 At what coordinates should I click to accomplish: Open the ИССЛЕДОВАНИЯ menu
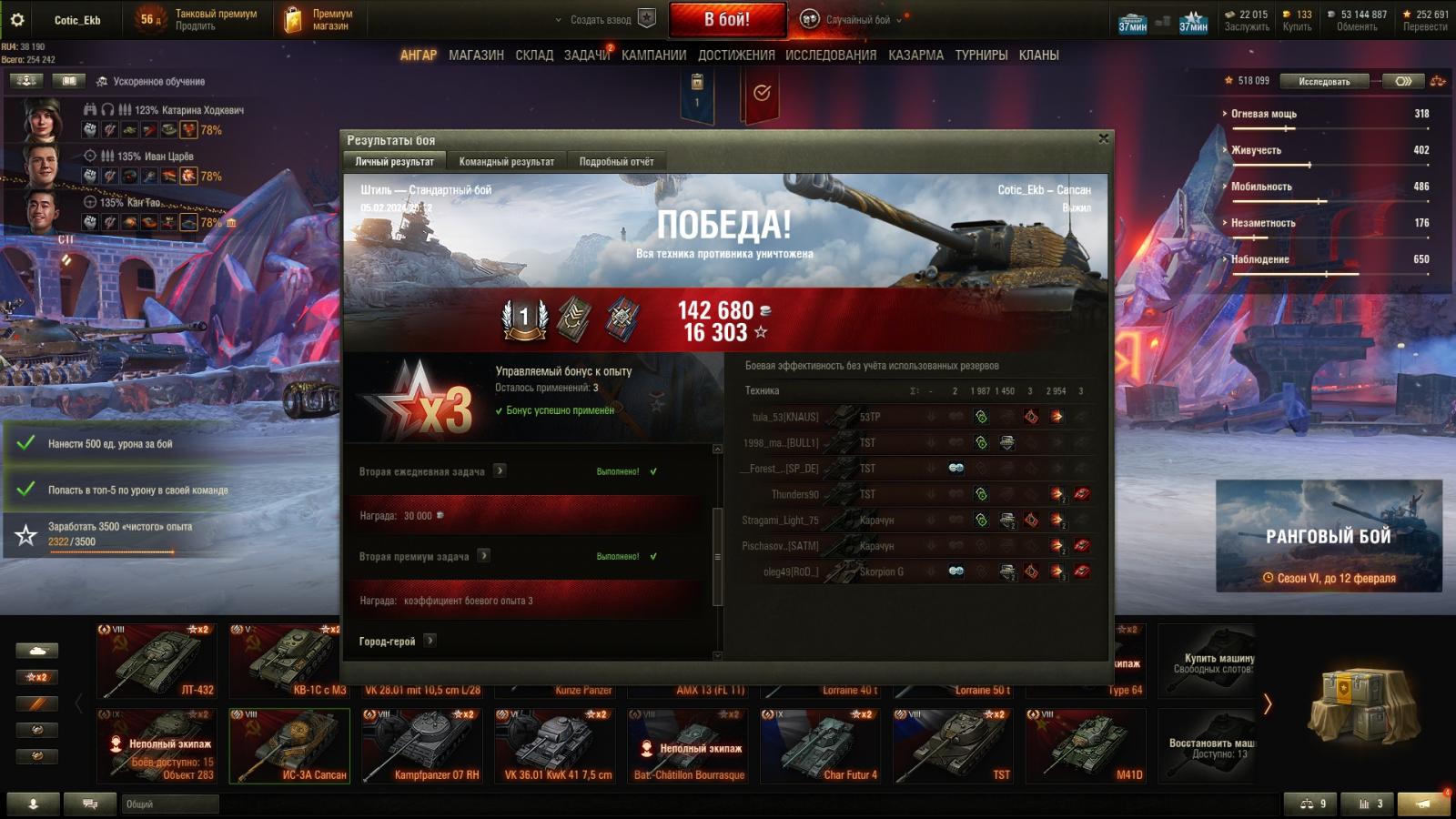830,56
